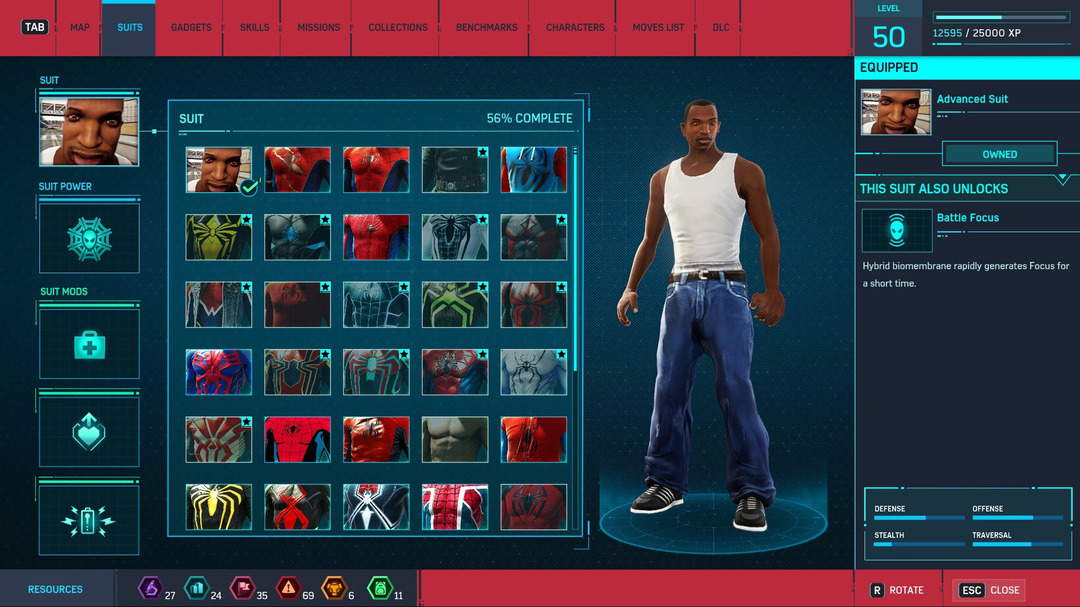Select the checkmarked equipped suit thumbnail
This screenshot has width=1080, height=607.
(x=219, y=170)
